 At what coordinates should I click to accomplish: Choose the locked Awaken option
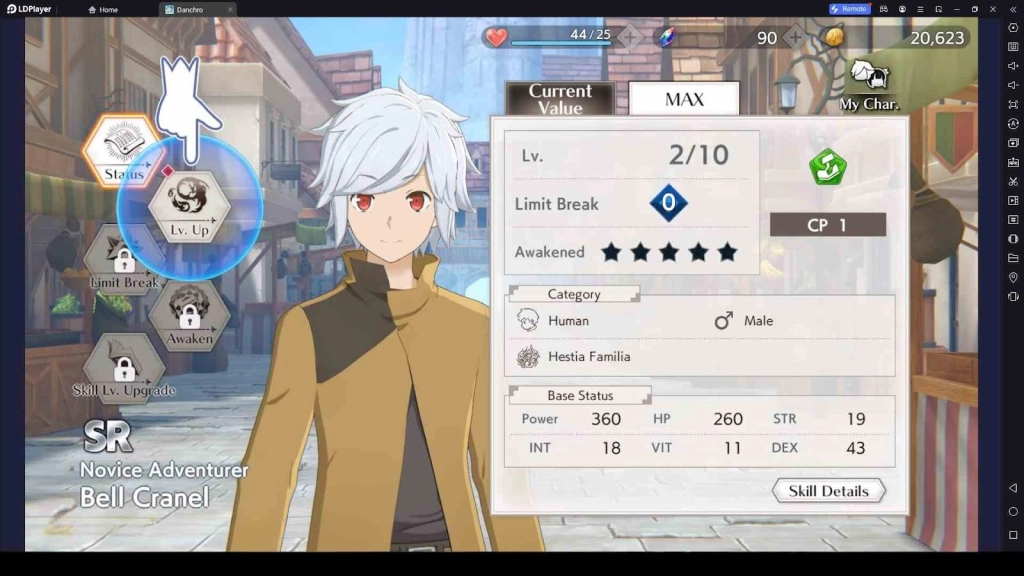click(189, 316)
